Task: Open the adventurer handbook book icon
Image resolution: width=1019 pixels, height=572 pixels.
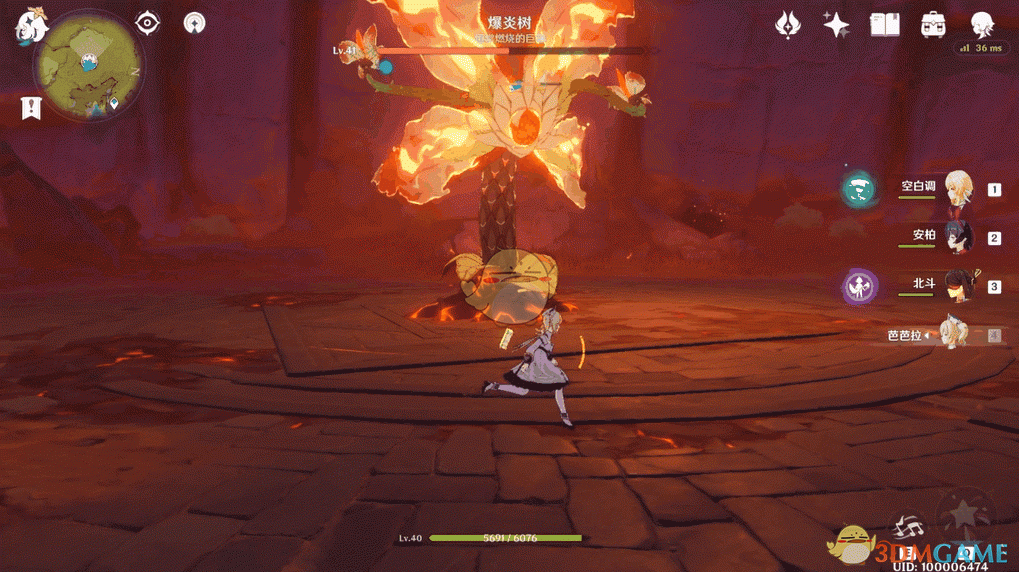Action: [x=885, y=24]
